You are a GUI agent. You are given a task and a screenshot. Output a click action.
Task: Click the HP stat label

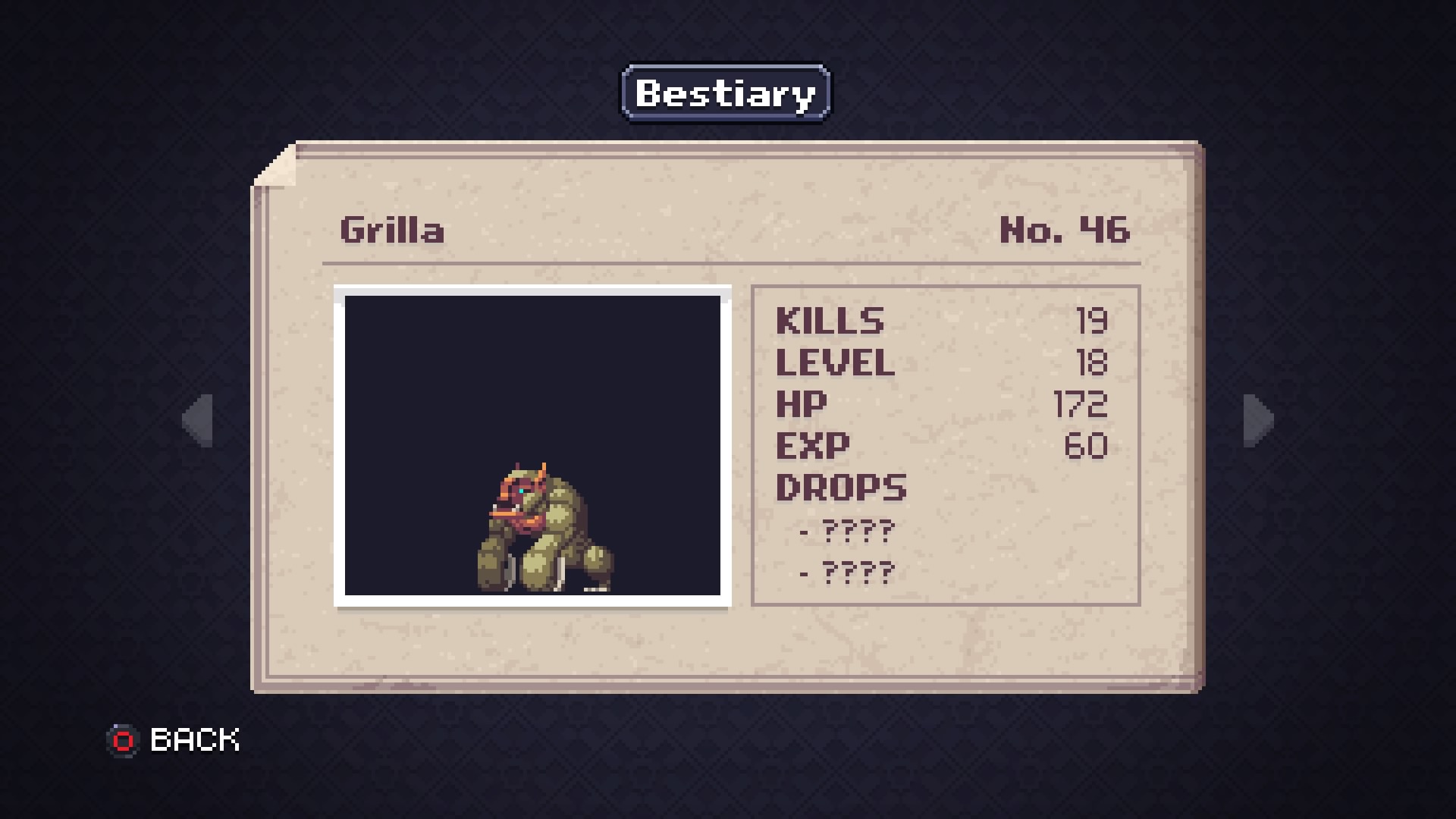click(x=801, y=404)
